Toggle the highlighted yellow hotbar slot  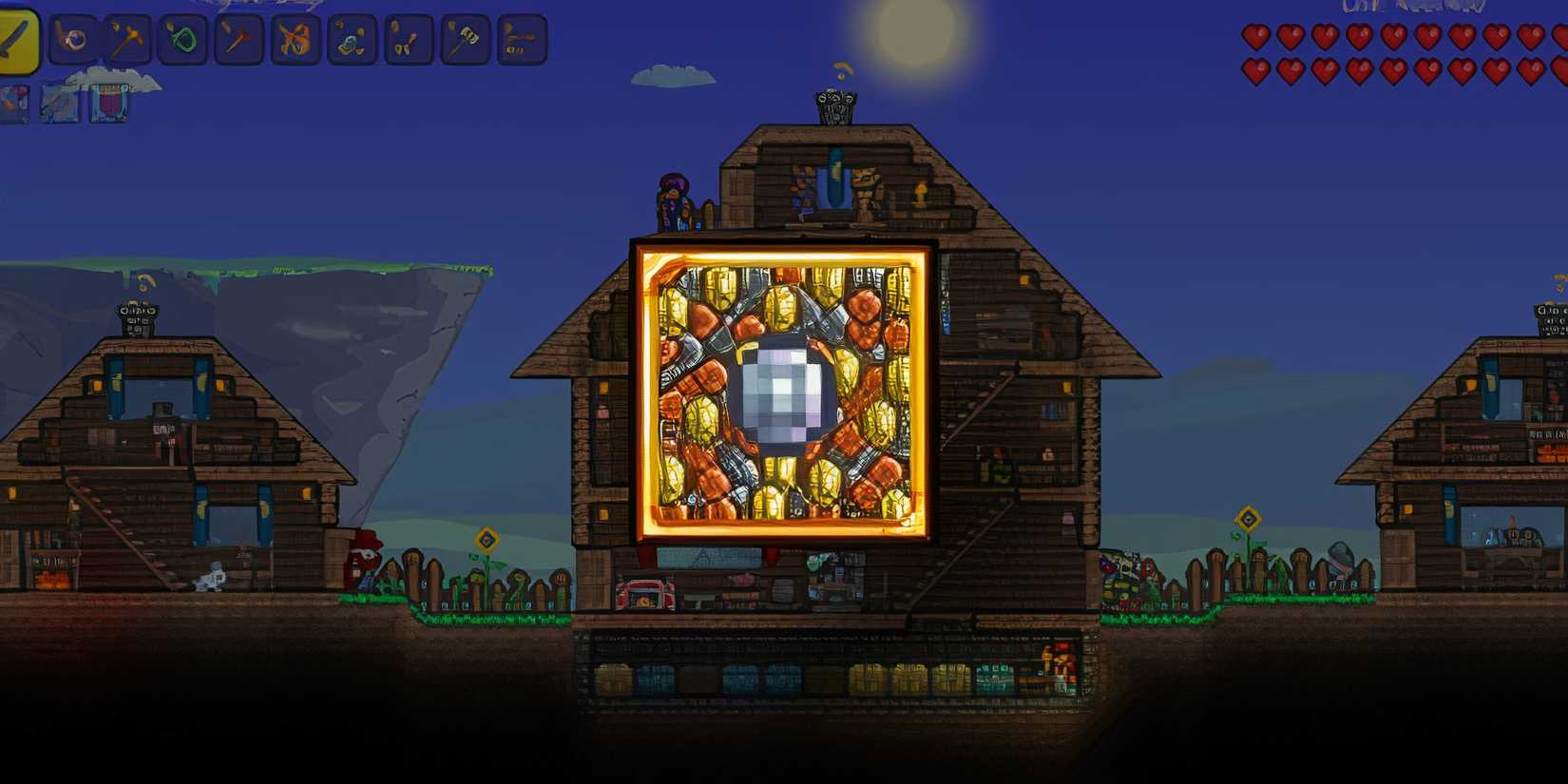(x=19, y=40)
